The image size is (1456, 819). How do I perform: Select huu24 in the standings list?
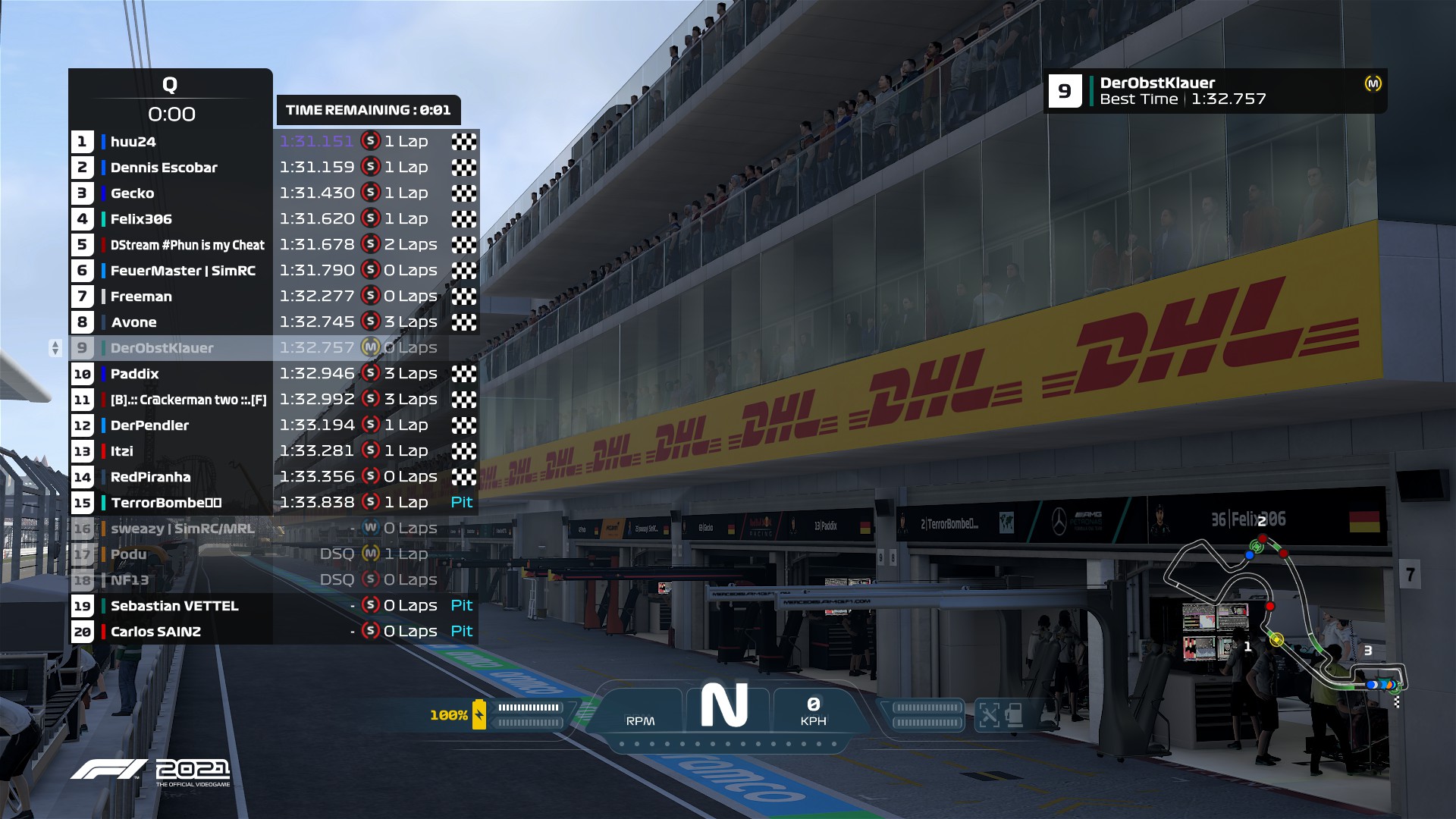(133, 142)
